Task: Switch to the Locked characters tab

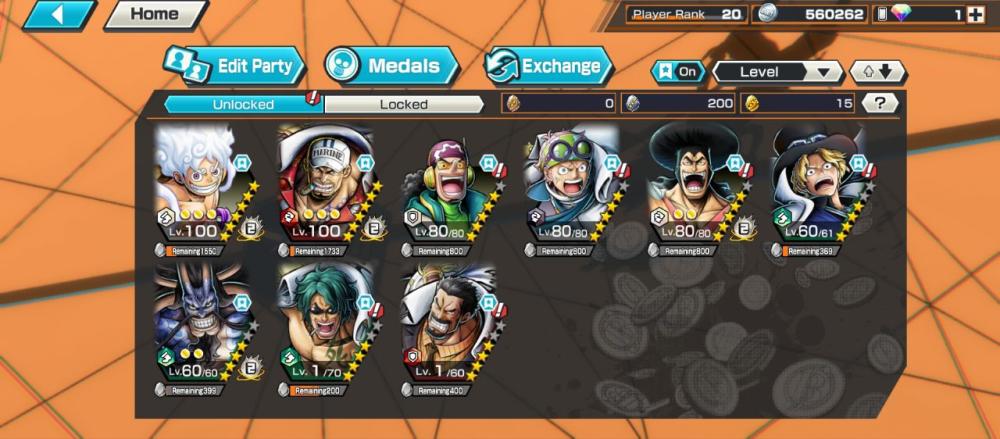Action: click(x=403, y=104)
